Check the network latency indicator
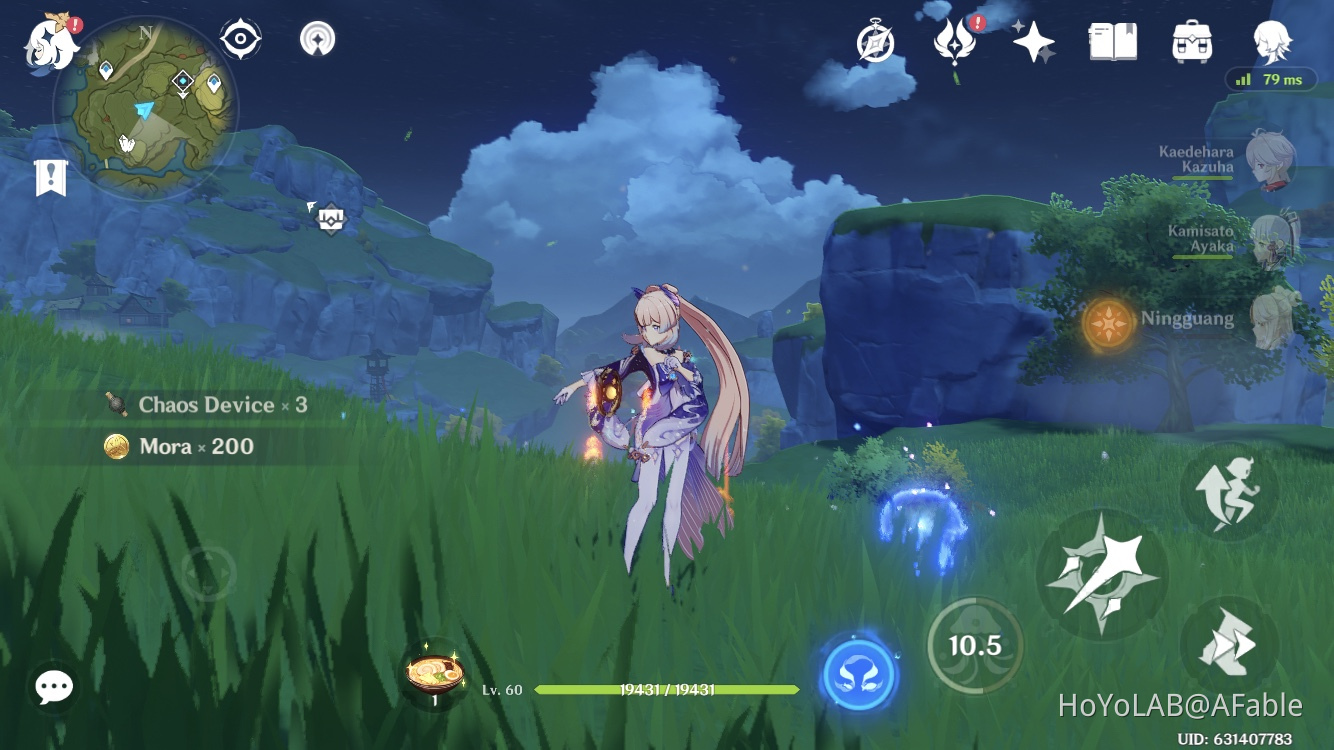Viewport: 1334px width, 750px height. [x=1269, y=79]
